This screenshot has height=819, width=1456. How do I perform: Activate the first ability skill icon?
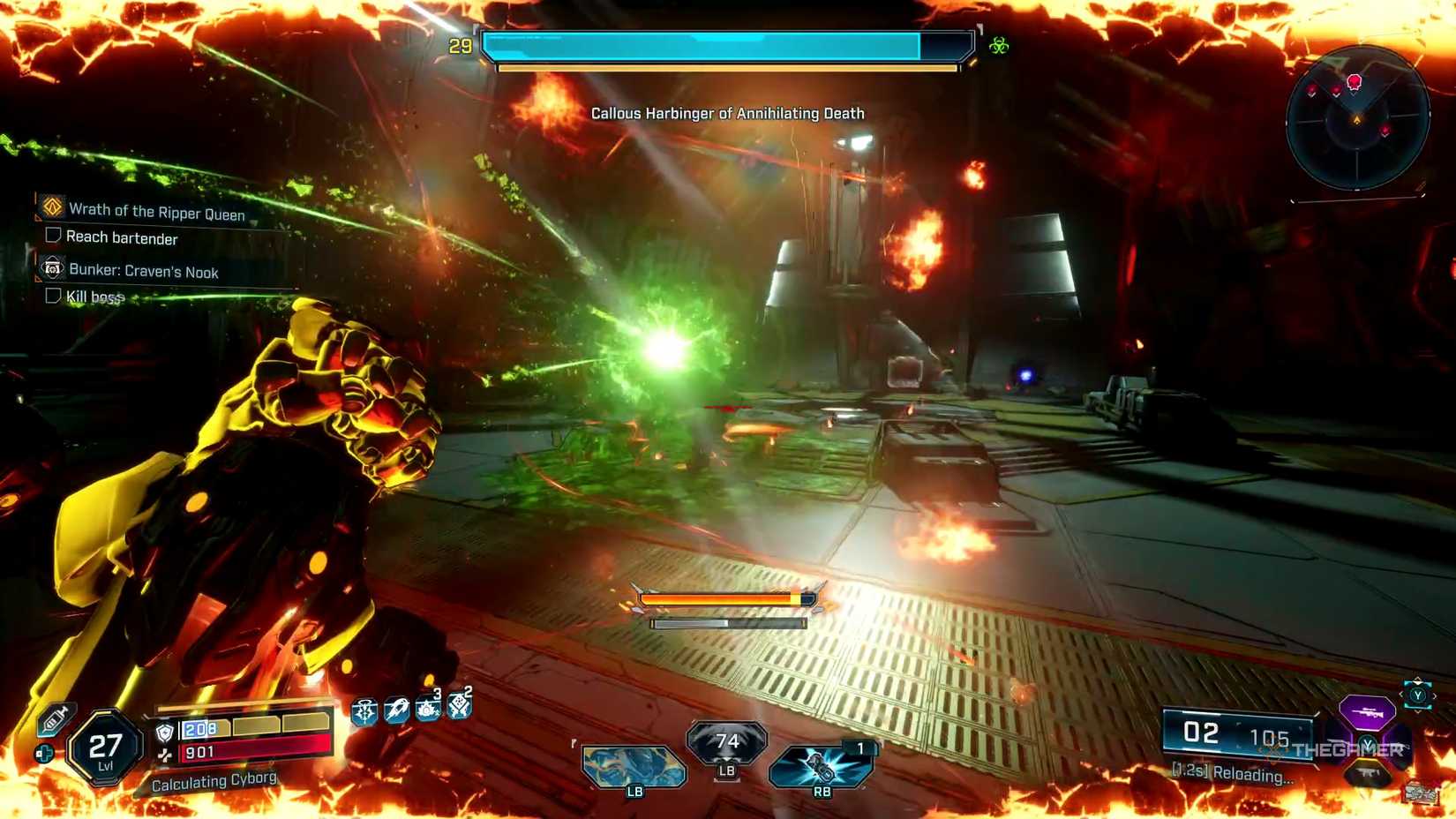tap(364, 711)
